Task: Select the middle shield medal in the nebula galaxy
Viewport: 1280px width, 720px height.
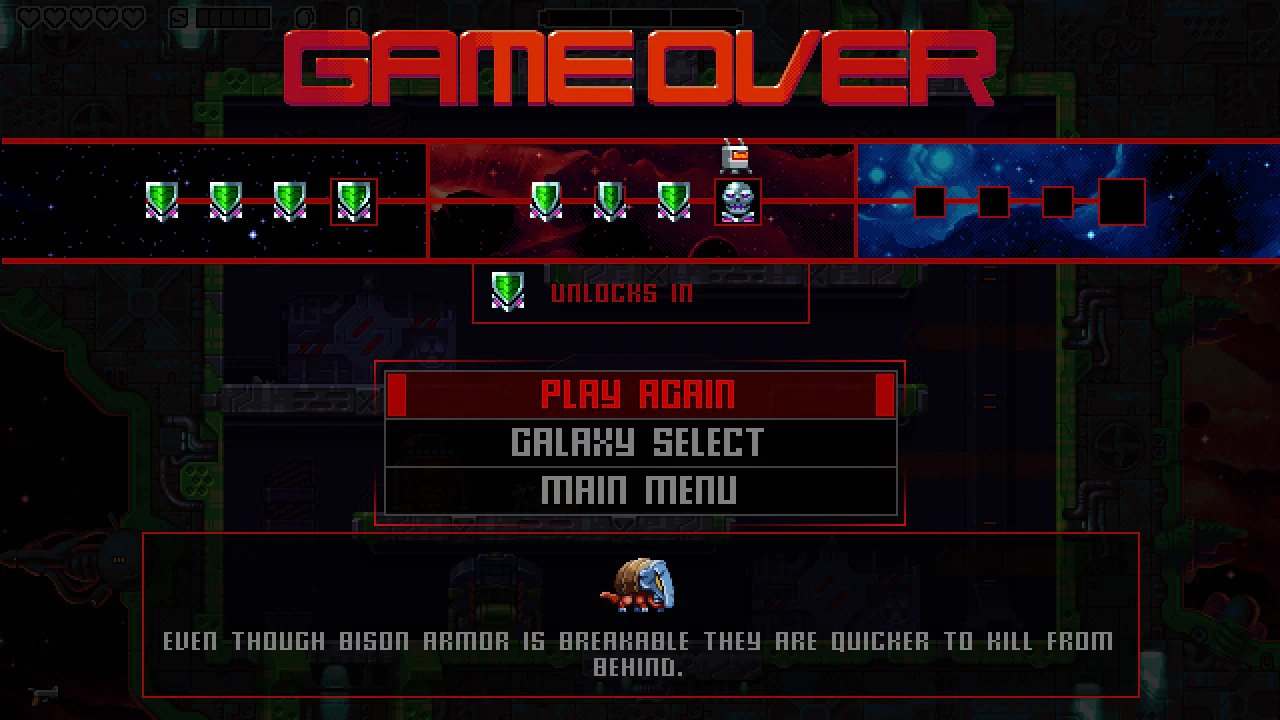Action: [608, 200]
